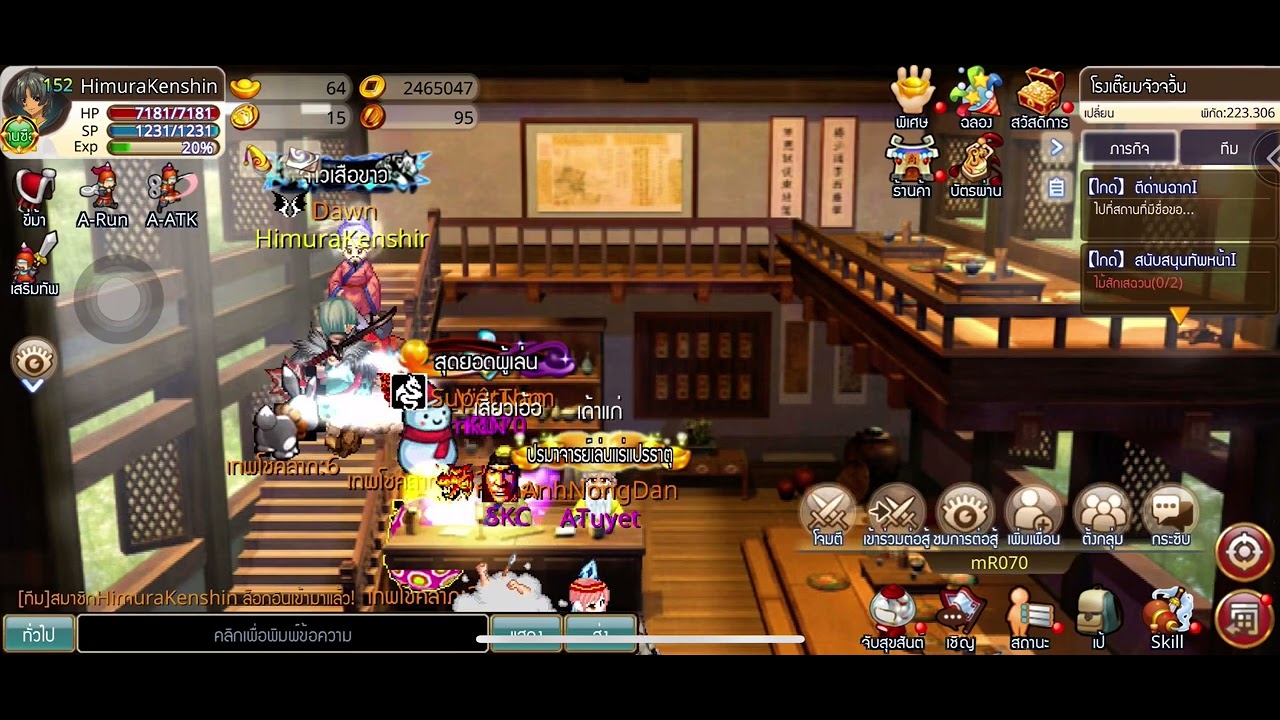Open the ฉลอง celebration events icon
This screenshot has width=1280, height=720.
(975, 95)
